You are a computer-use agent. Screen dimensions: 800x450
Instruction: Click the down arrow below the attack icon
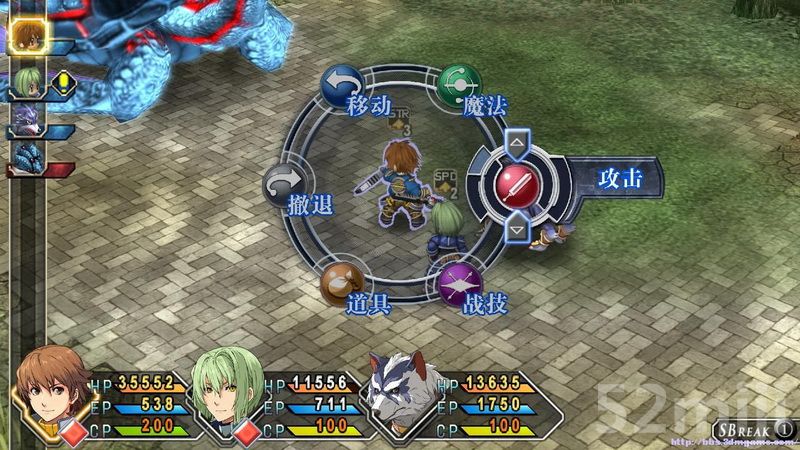517,229
